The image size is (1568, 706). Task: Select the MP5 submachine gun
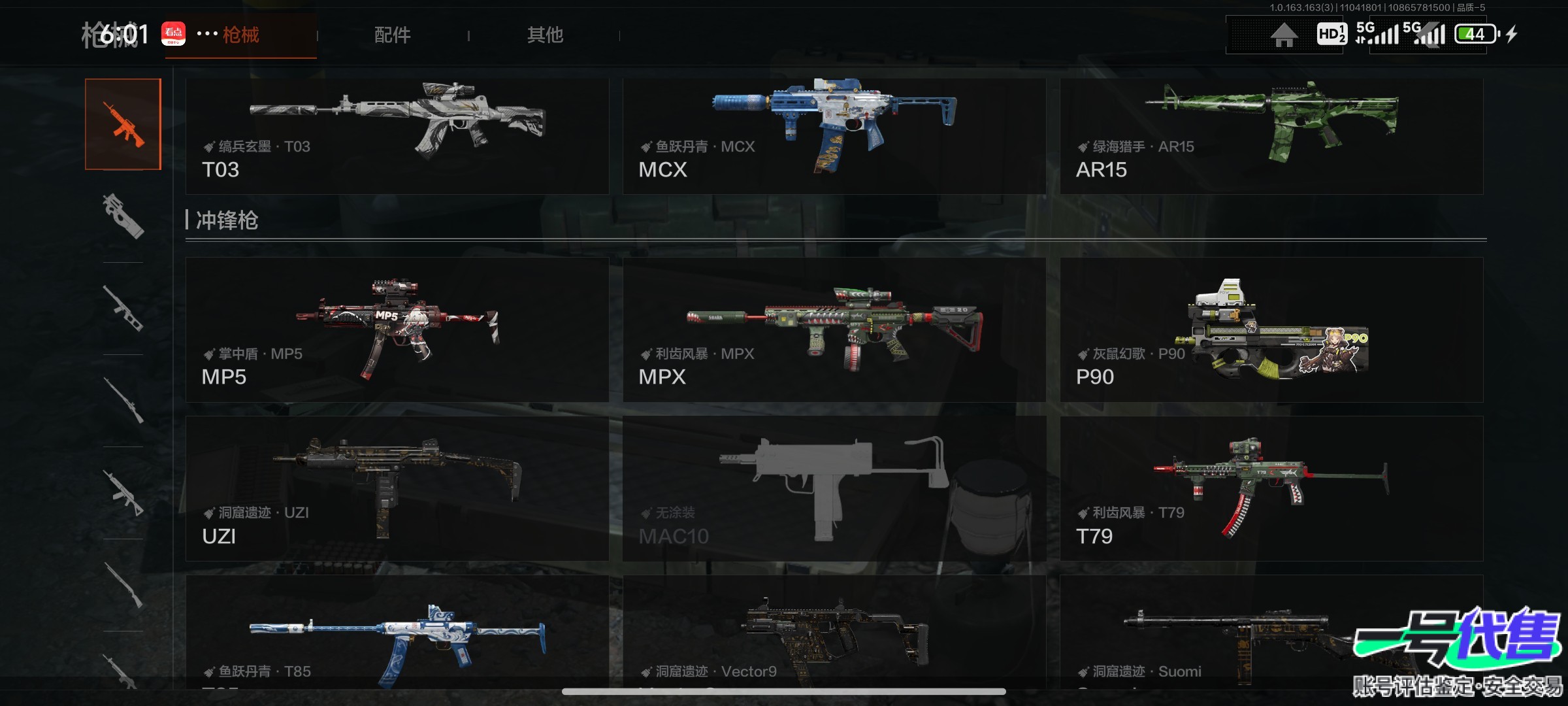click(x=397, y=329)
